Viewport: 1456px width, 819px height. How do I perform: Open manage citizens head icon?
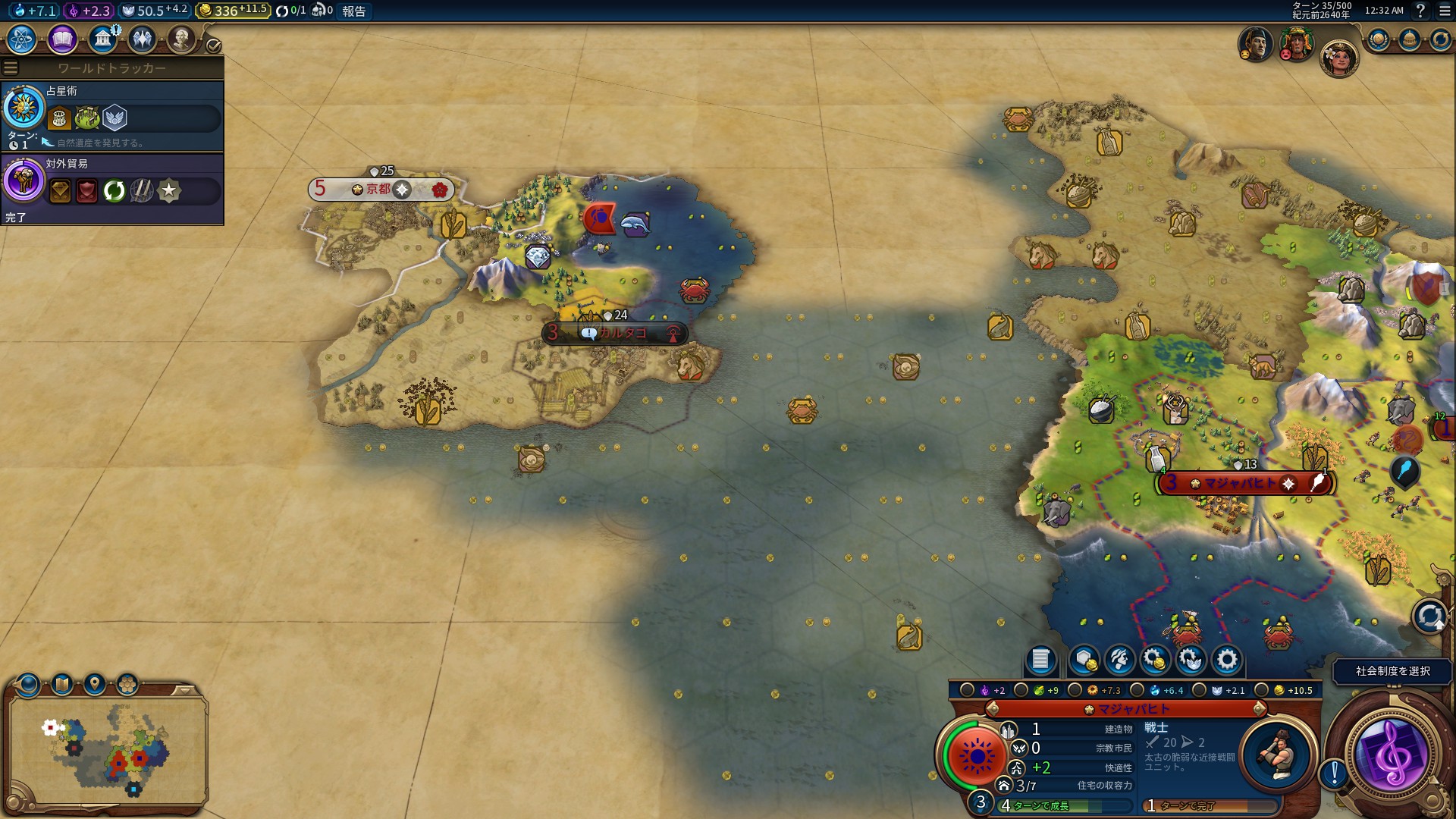[x=1120, y=660]
